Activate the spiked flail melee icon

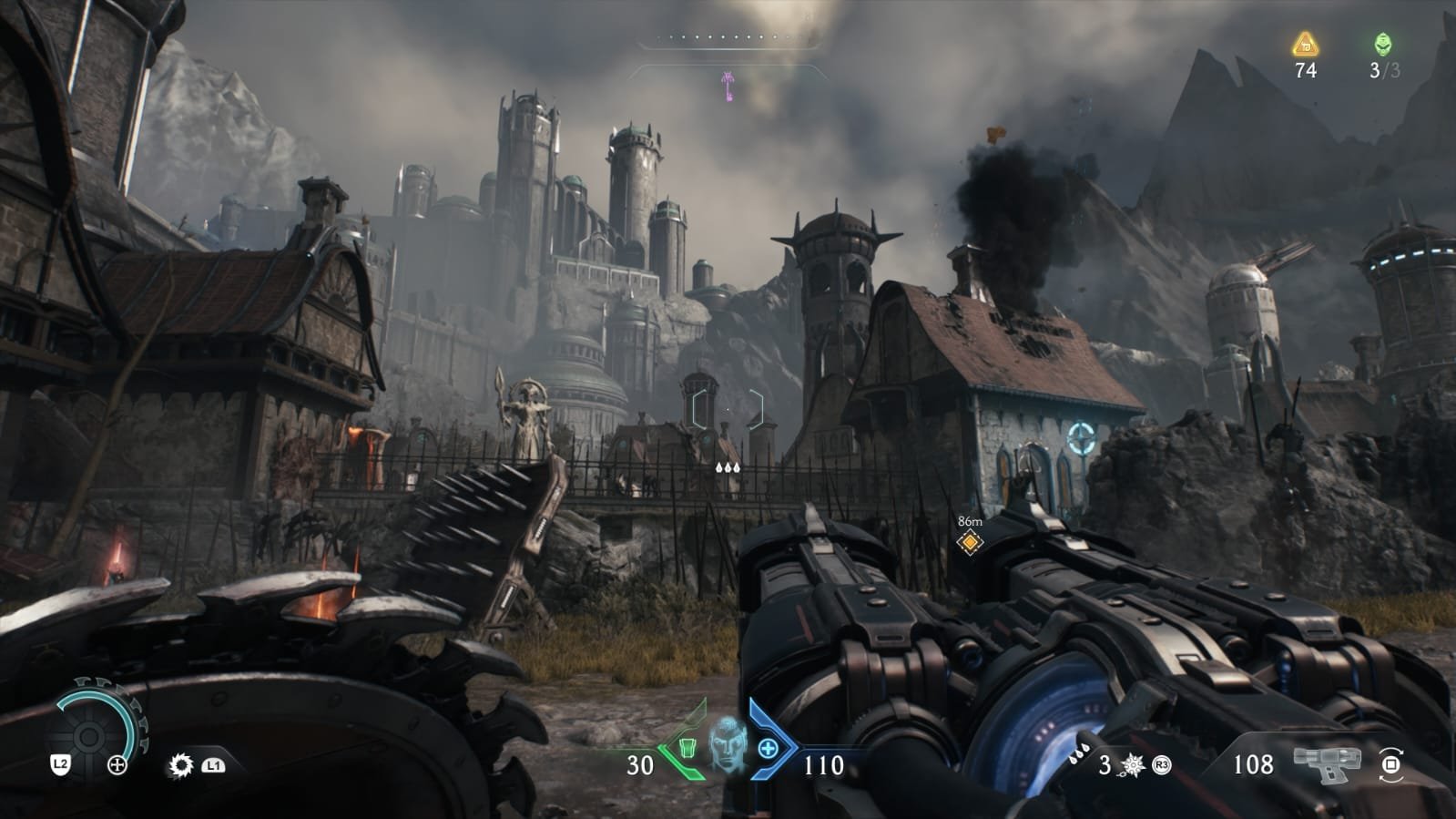1134,765
